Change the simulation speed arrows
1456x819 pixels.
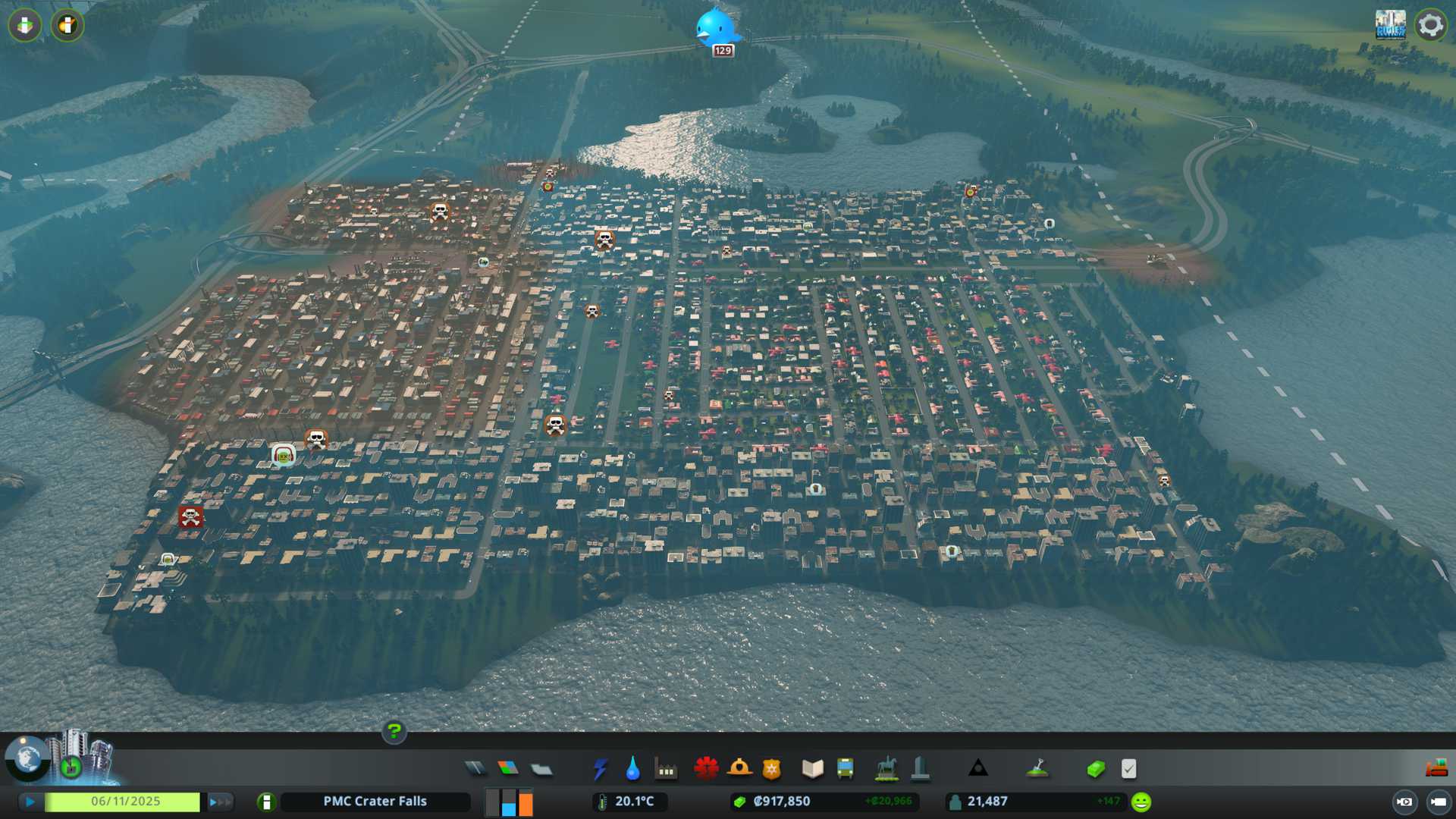pos(220,802)
